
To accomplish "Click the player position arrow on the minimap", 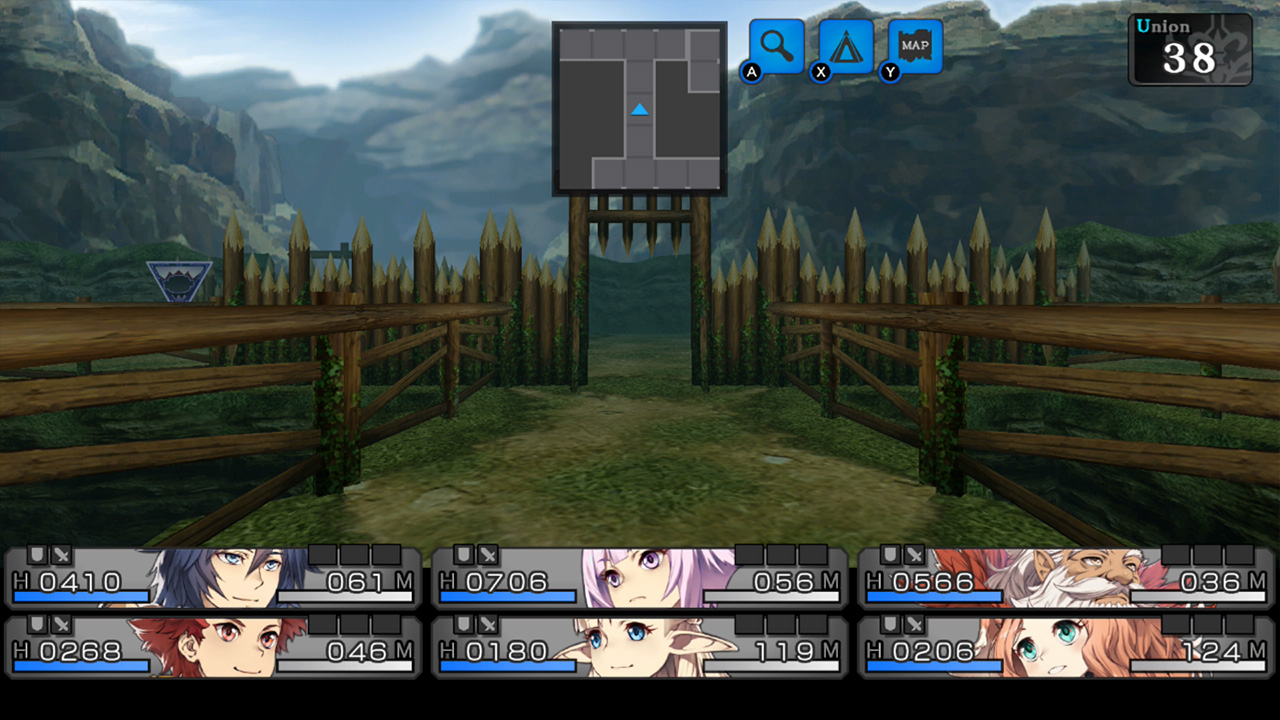I will point(638,110).
